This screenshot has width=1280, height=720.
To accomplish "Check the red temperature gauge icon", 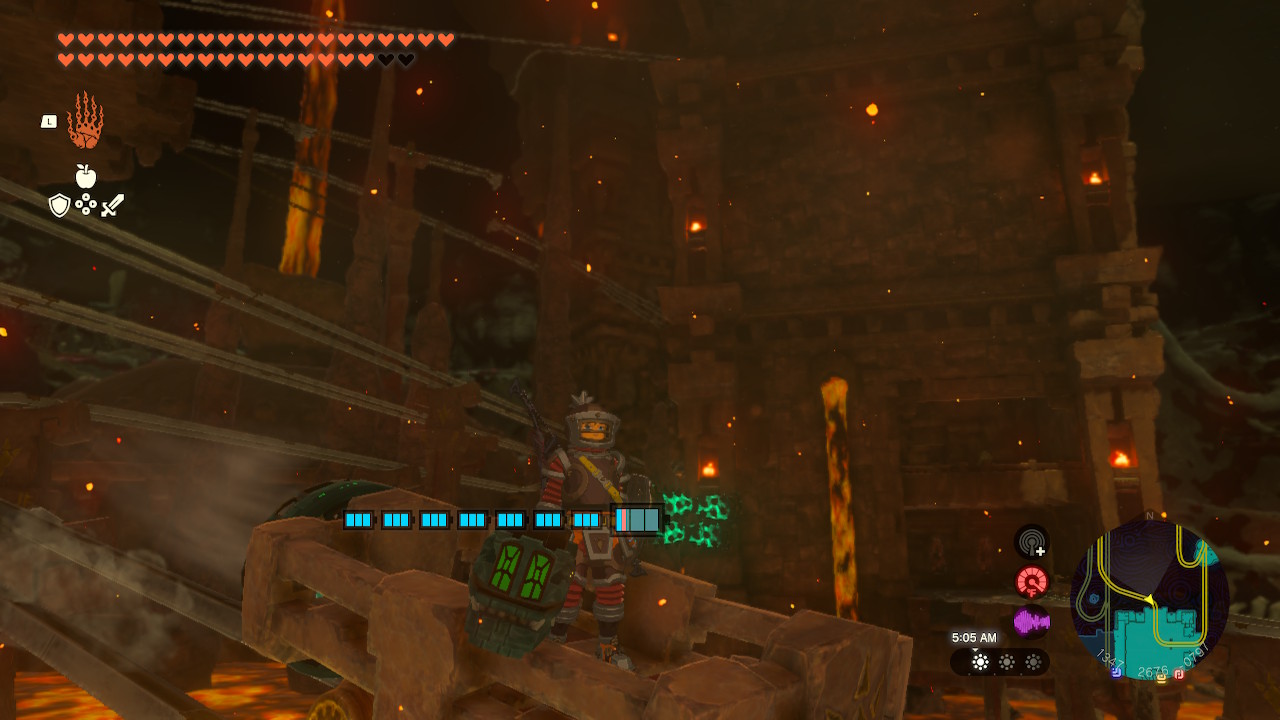I will (1031, 582).
